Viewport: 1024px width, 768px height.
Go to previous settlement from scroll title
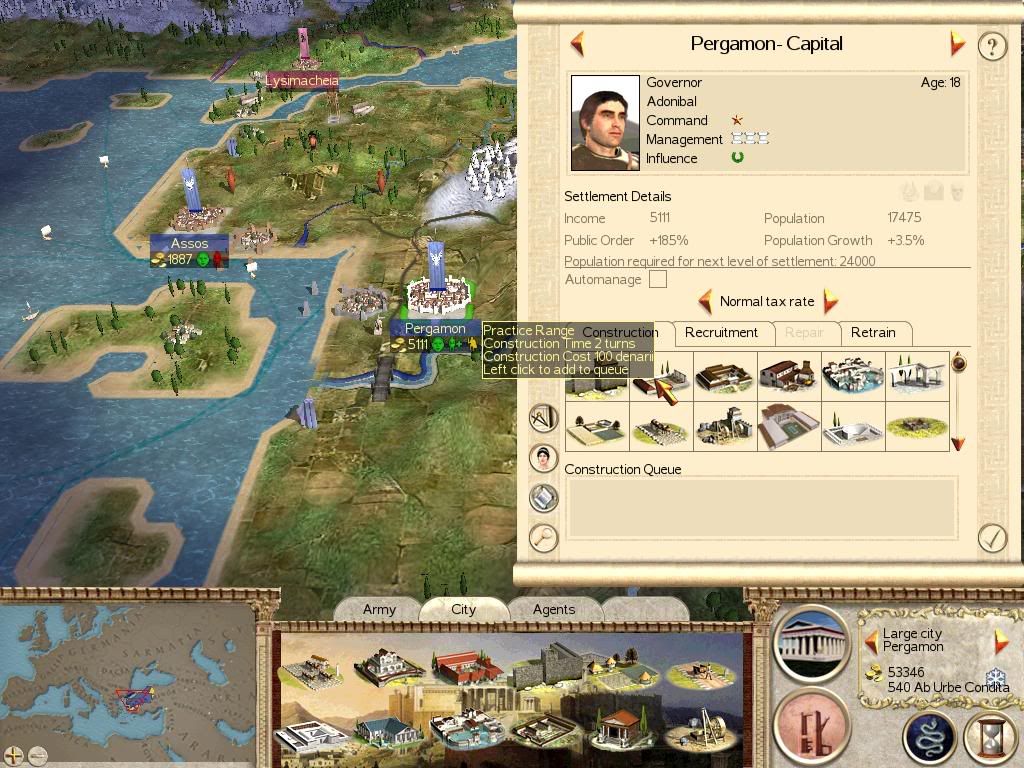tap(577, 44)
